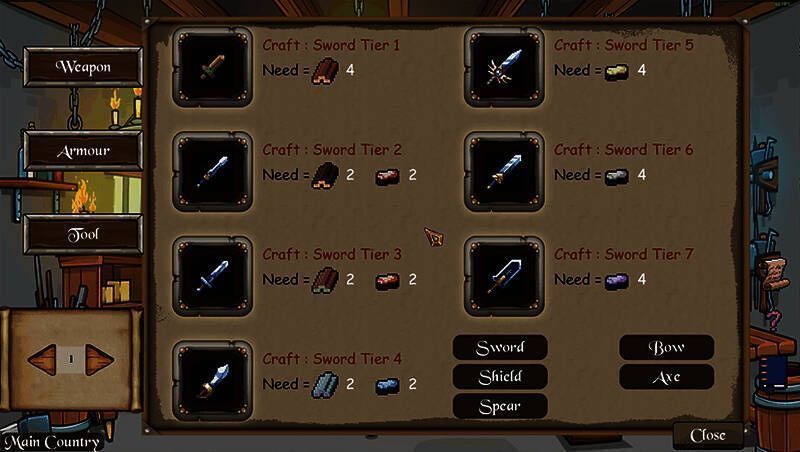This screenshot has width=800, height=452.
Task: Open the Axe recipe list
Action: (666, 377)
